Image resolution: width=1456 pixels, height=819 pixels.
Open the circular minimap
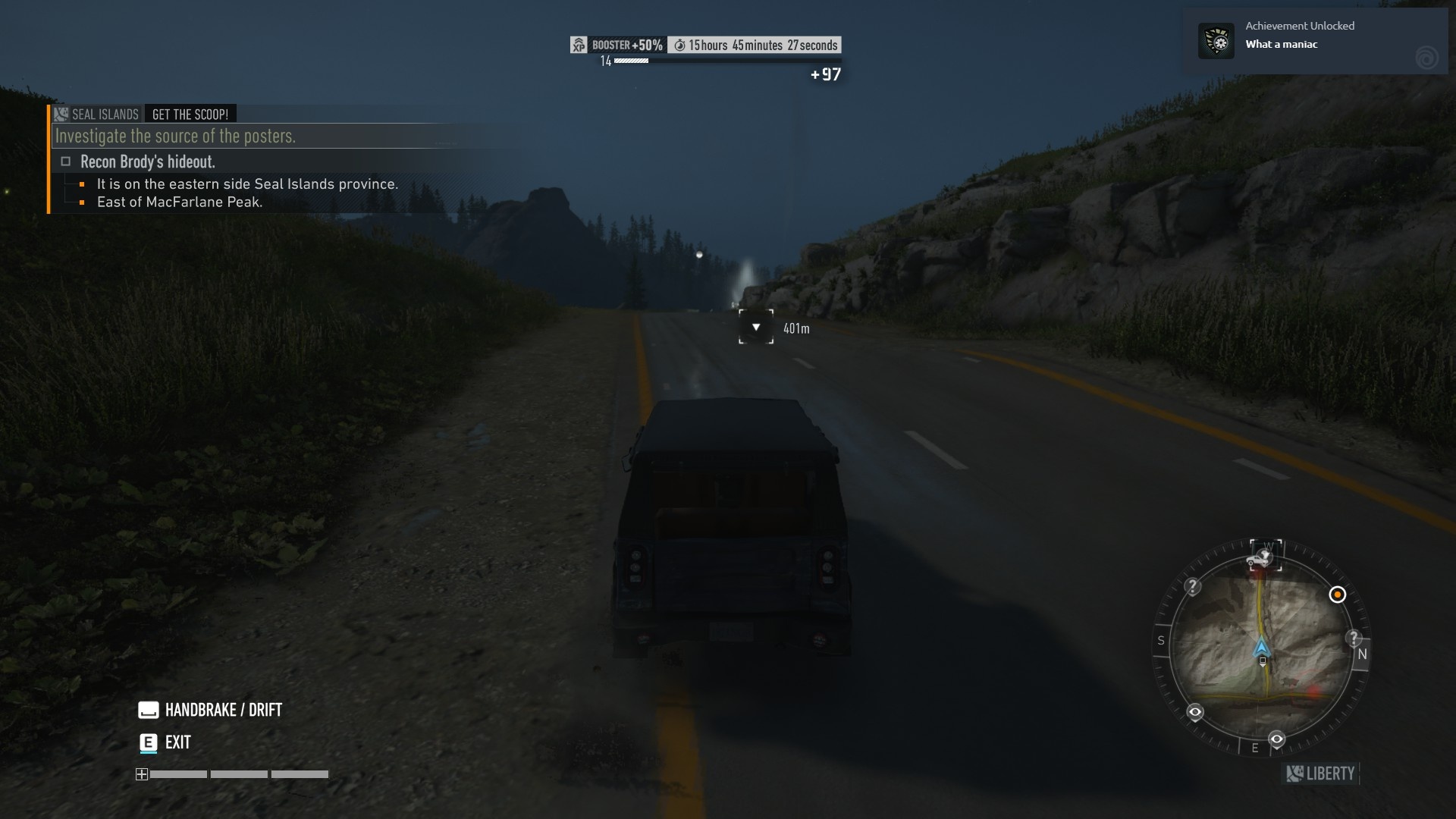(x=1261, y=648)
